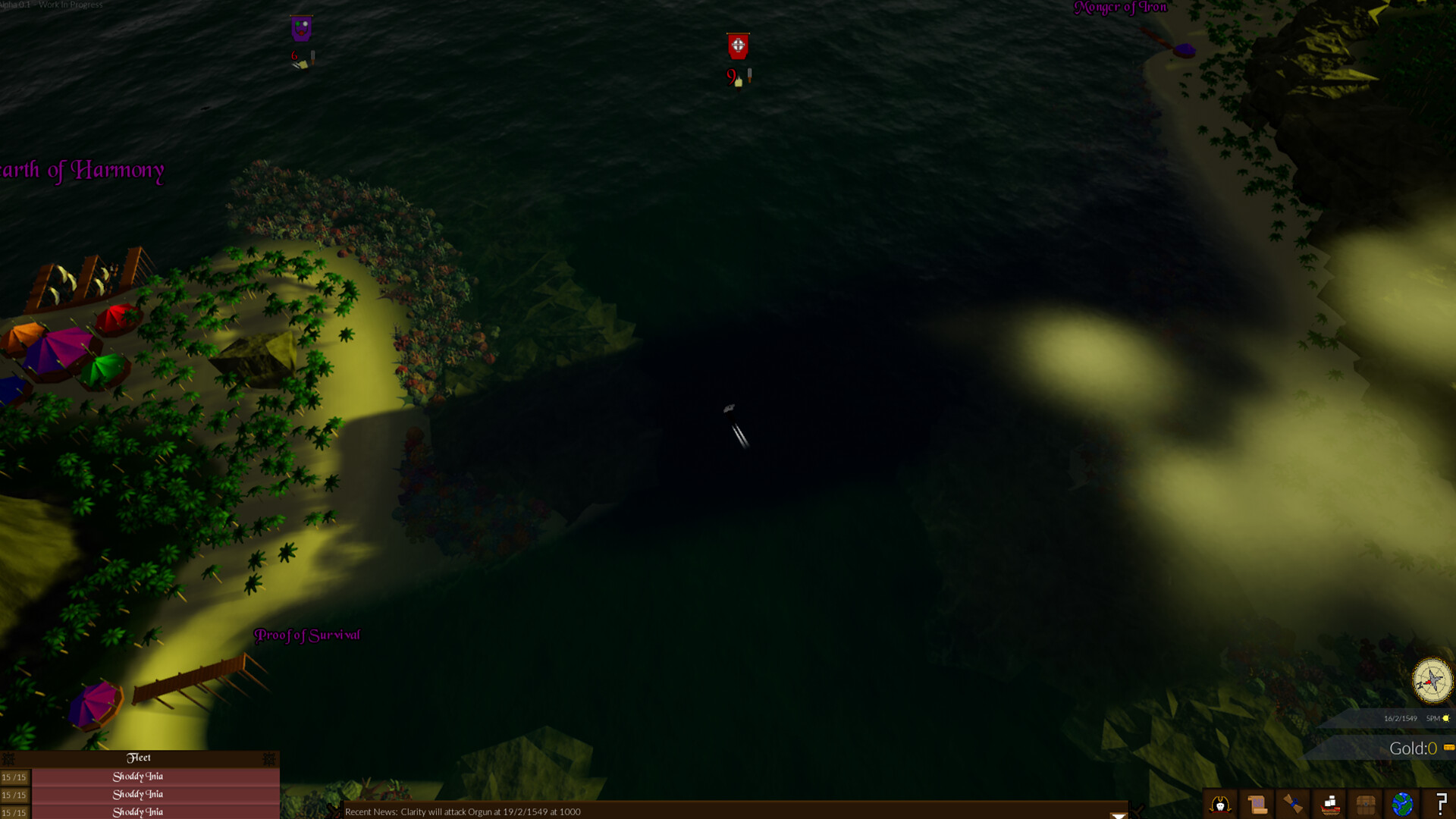Open the ship management icon

pyautogui.click(x=1329, y=805)
